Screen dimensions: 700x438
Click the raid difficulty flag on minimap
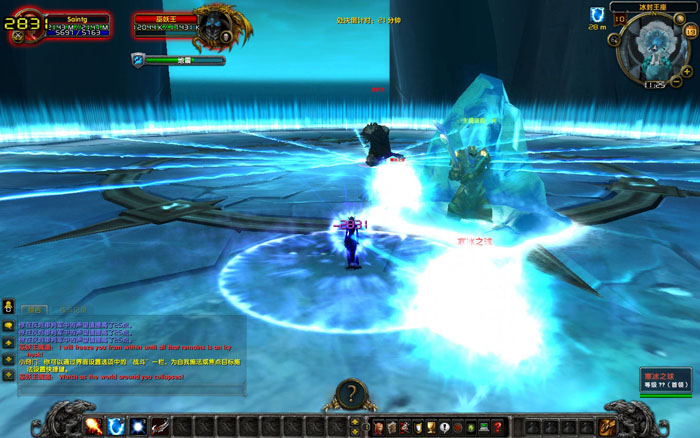(x=620, y=18)
